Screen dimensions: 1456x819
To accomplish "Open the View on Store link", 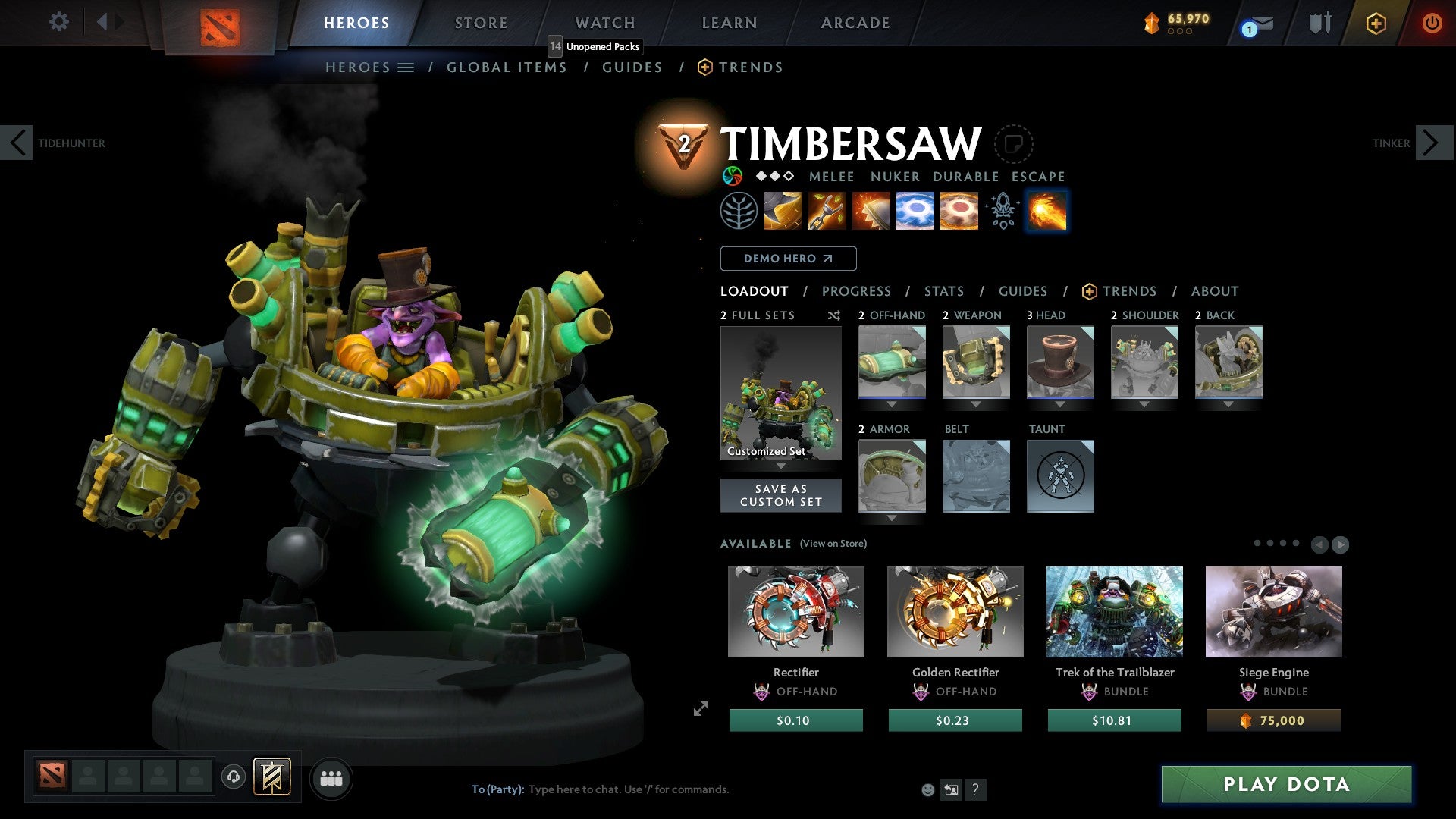I will pos(833,544).
